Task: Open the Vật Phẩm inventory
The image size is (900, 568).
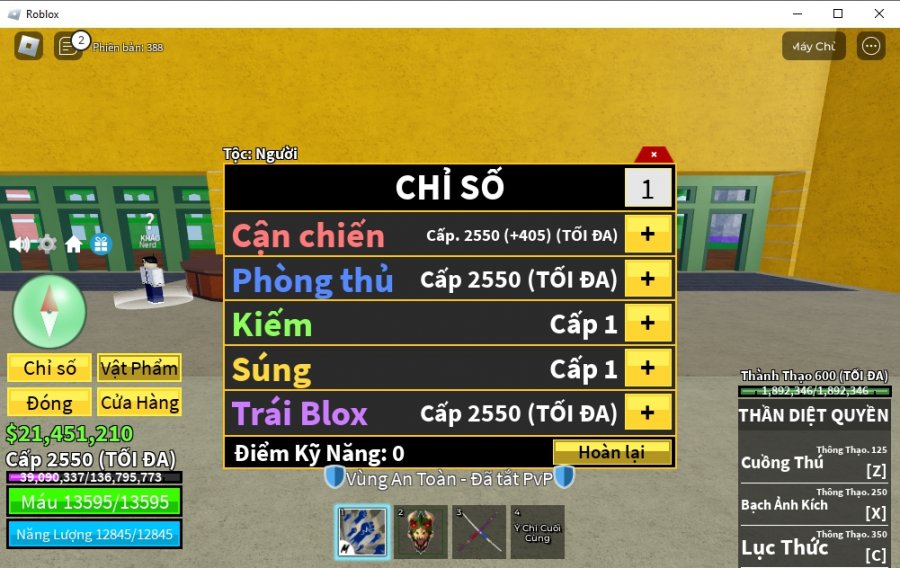Action: 139,368
